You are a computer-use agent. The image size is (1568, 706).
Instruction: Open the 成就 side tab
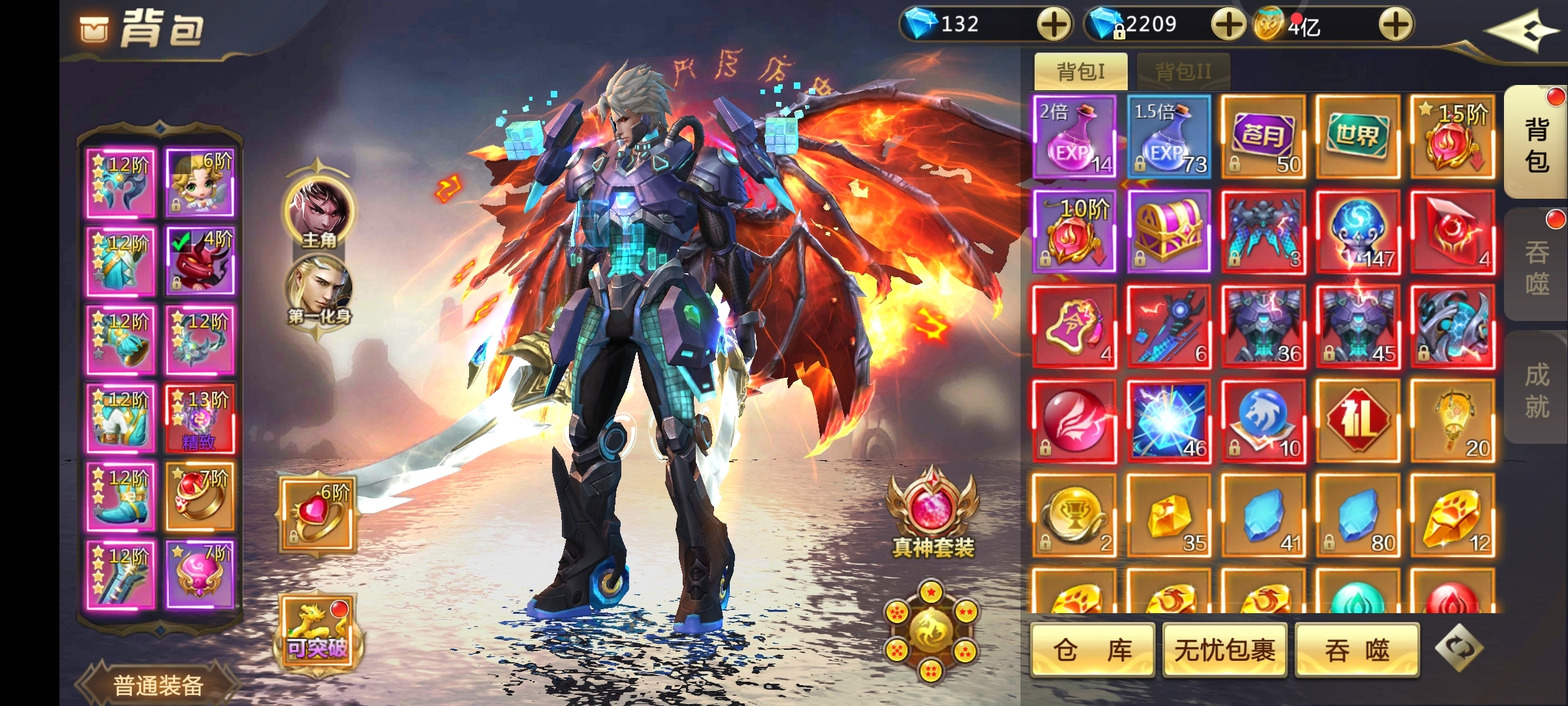point(1537,390)
